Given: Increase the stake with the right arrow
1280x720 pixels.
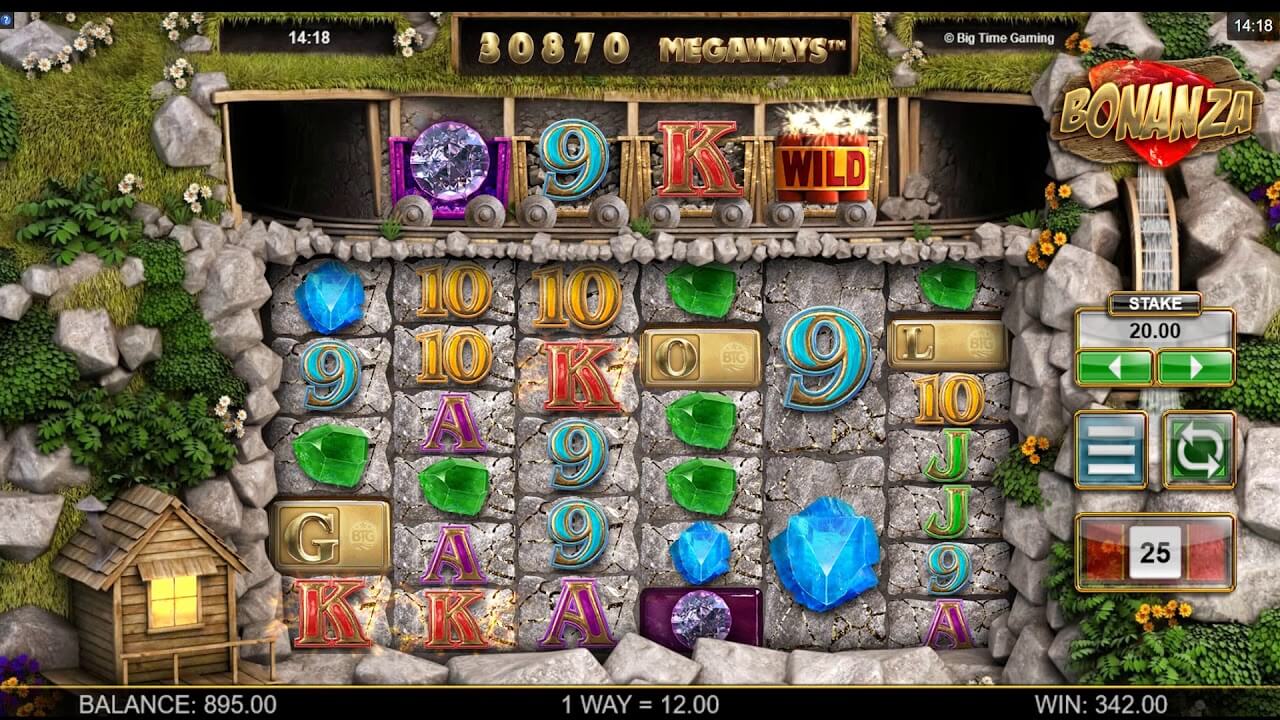Looking at the screenshot, I should point(1195,367).
